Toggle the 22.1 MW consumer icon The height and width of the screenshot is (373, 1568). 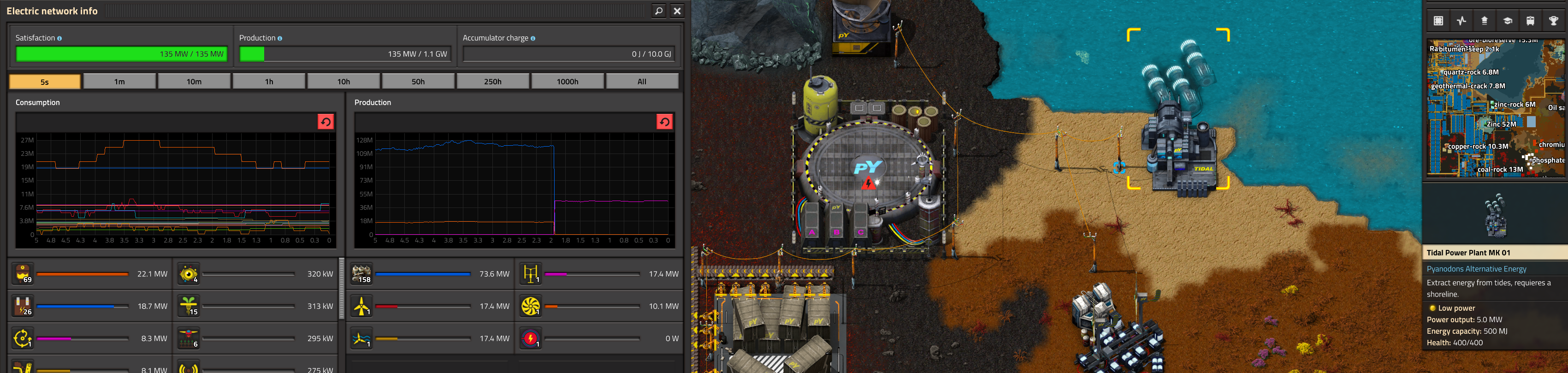tap(23, 274)
